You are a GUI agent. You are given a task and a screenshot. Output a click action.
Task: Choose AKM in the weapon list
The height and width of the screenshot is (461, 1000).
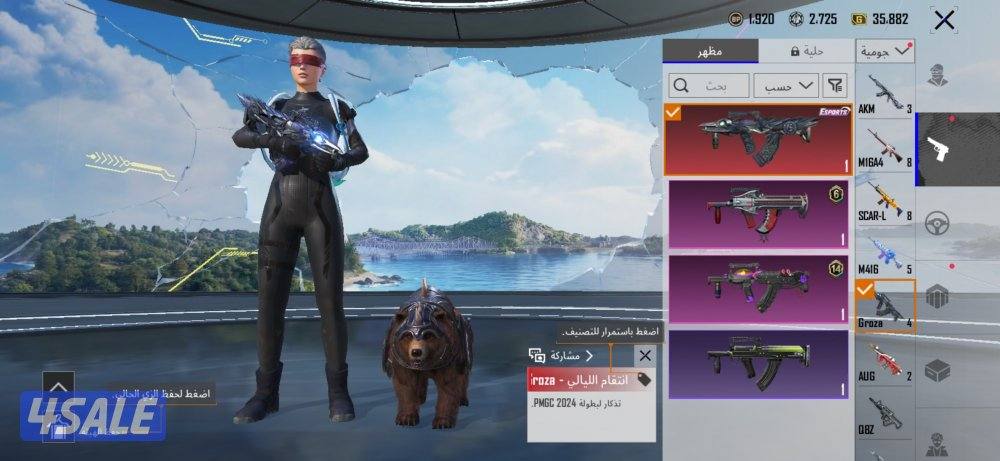click(x=886, y=95)
